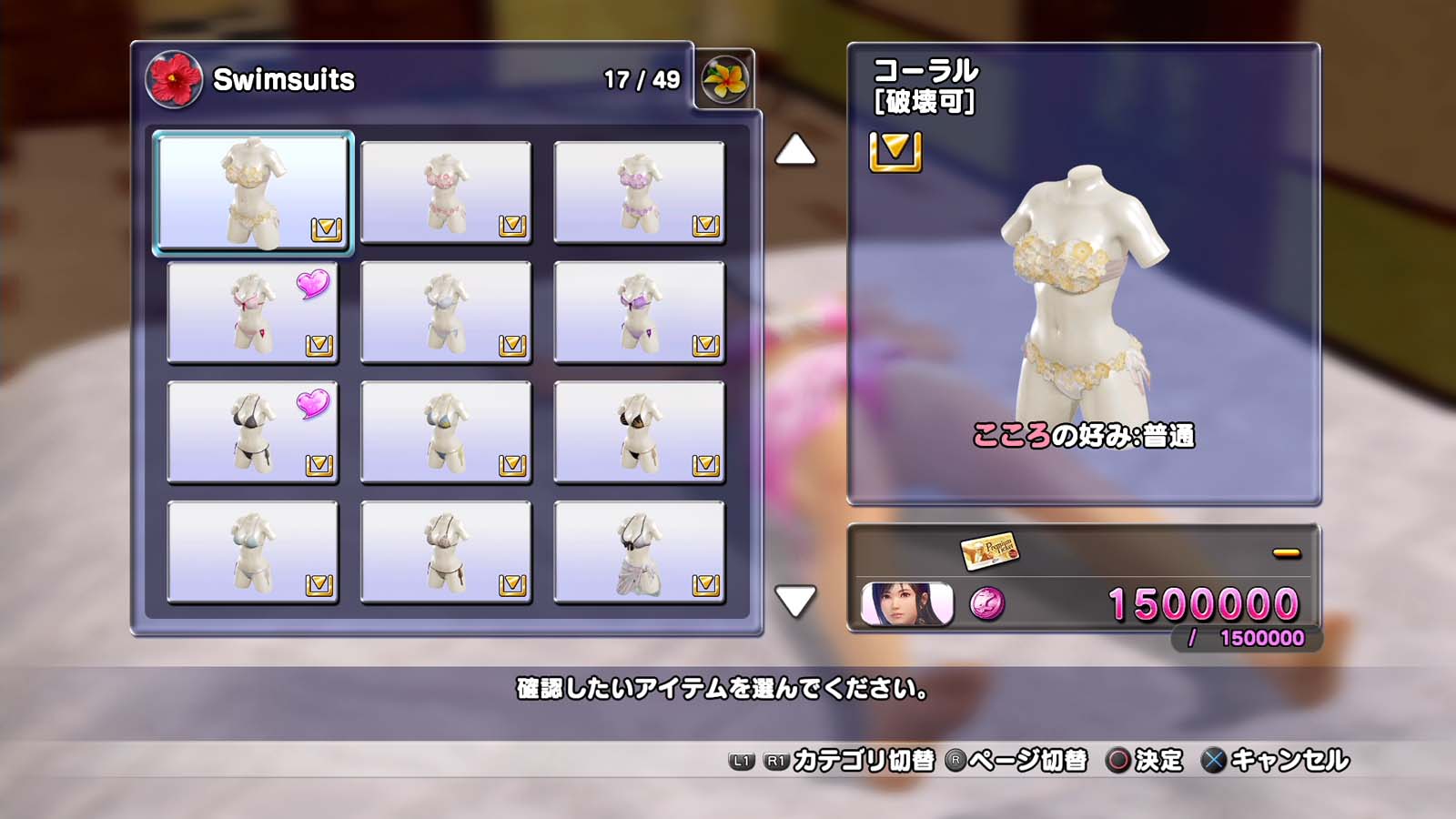Screen dimensions: 1456x819
Task: Show the previous page with the up arrow
Action: click(x=795, y=150)
